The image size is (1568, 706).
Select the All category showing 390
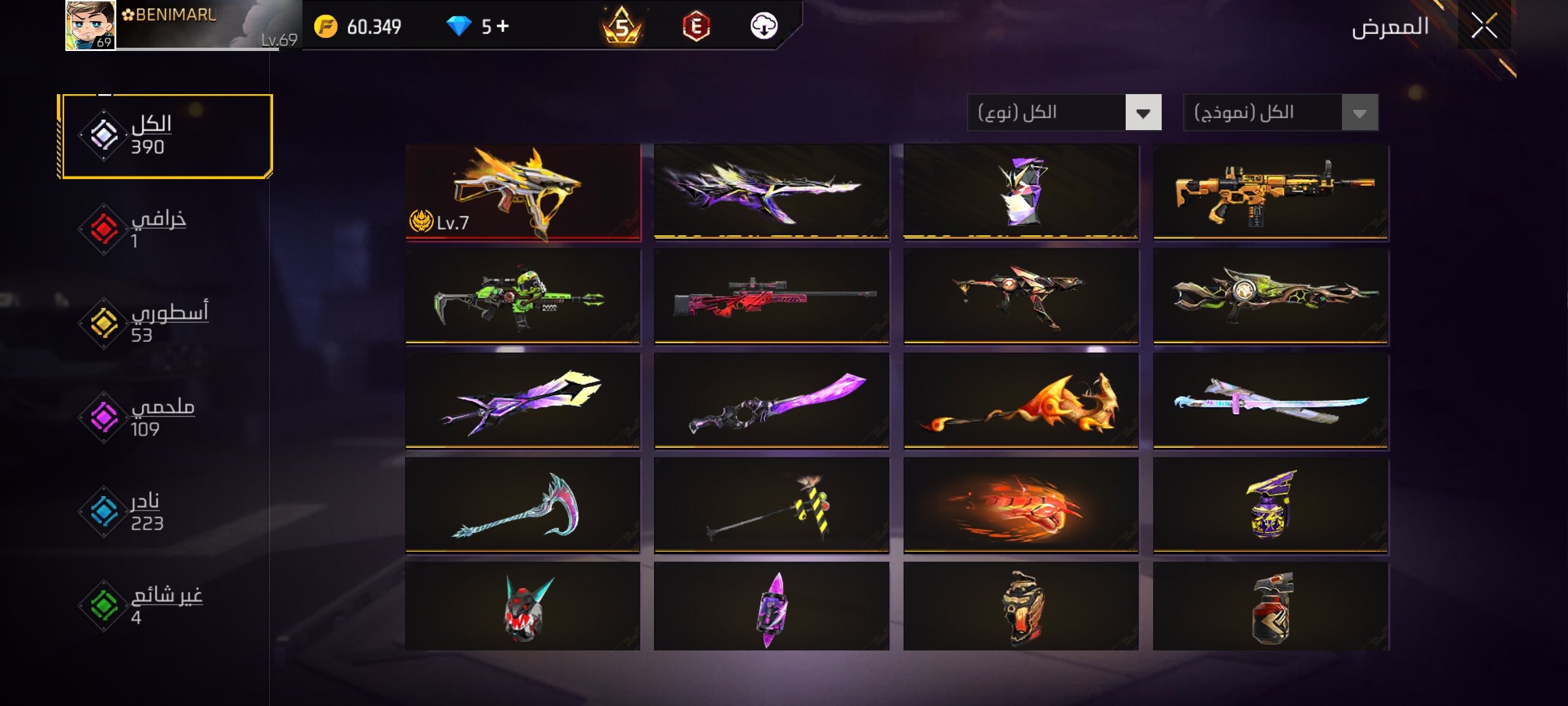[x=165, y=136]
